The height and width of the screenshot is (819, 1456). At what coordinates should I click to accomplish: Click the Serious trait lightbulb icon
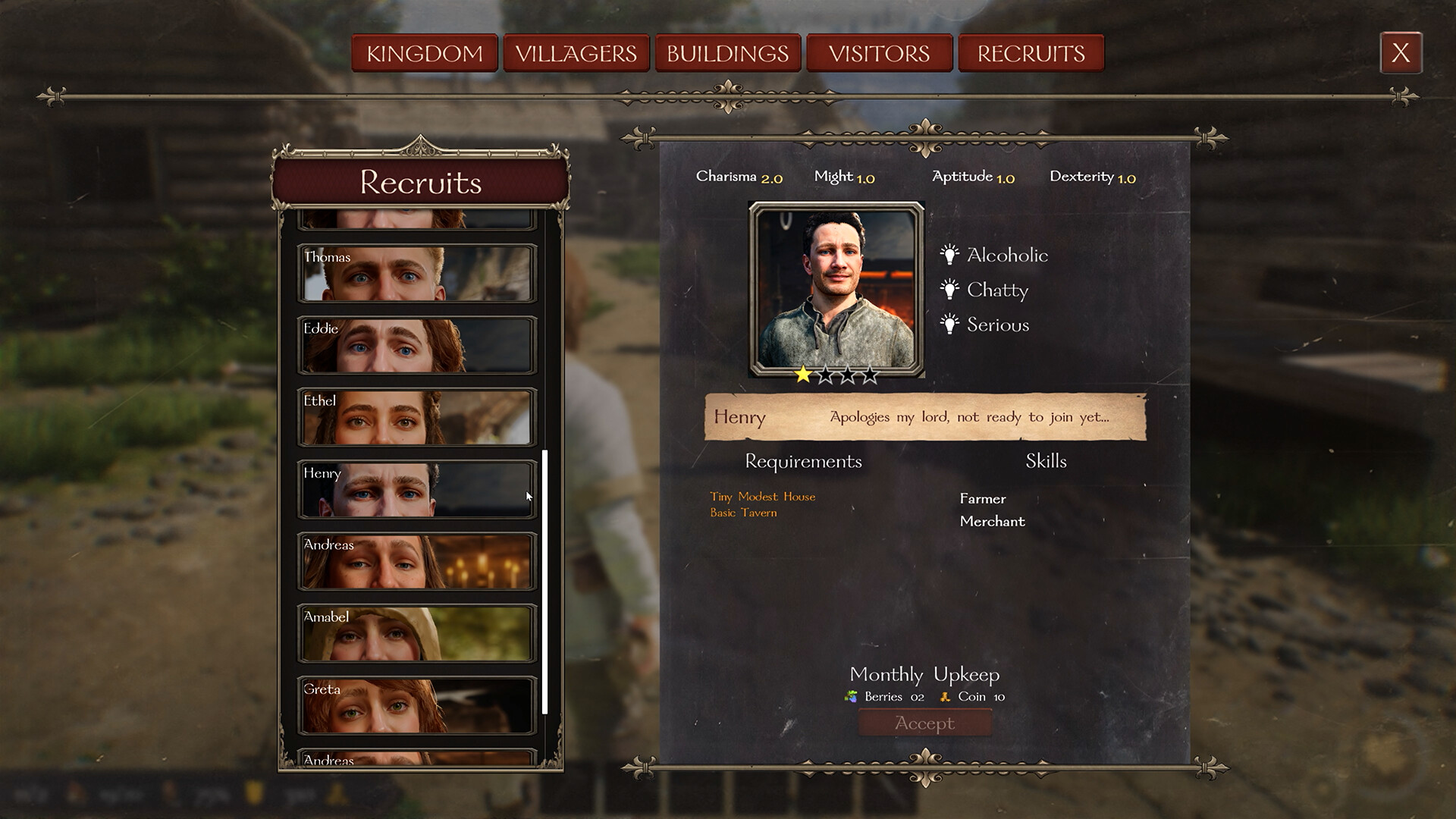[949, 325]
